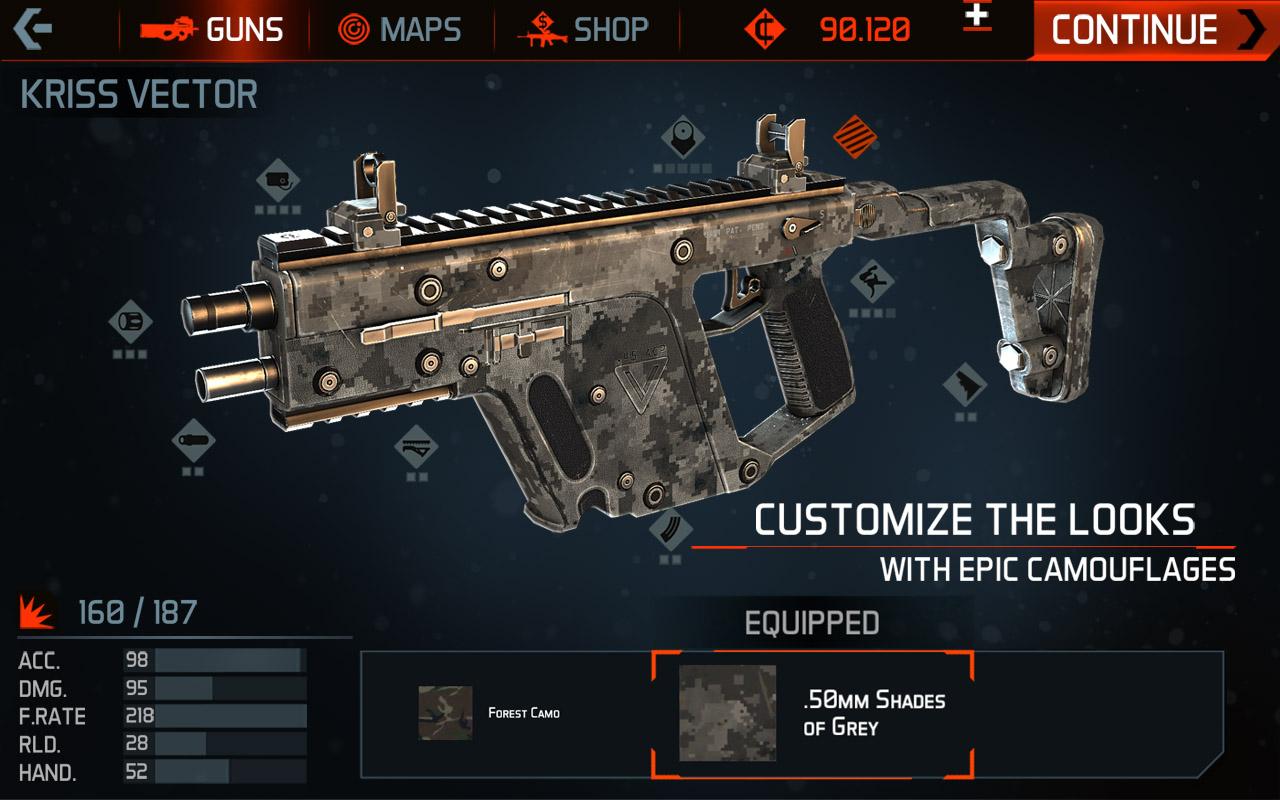Click the saw blade attachment icon below the barrel
The image size is (1280, 800).
(414, 447)
